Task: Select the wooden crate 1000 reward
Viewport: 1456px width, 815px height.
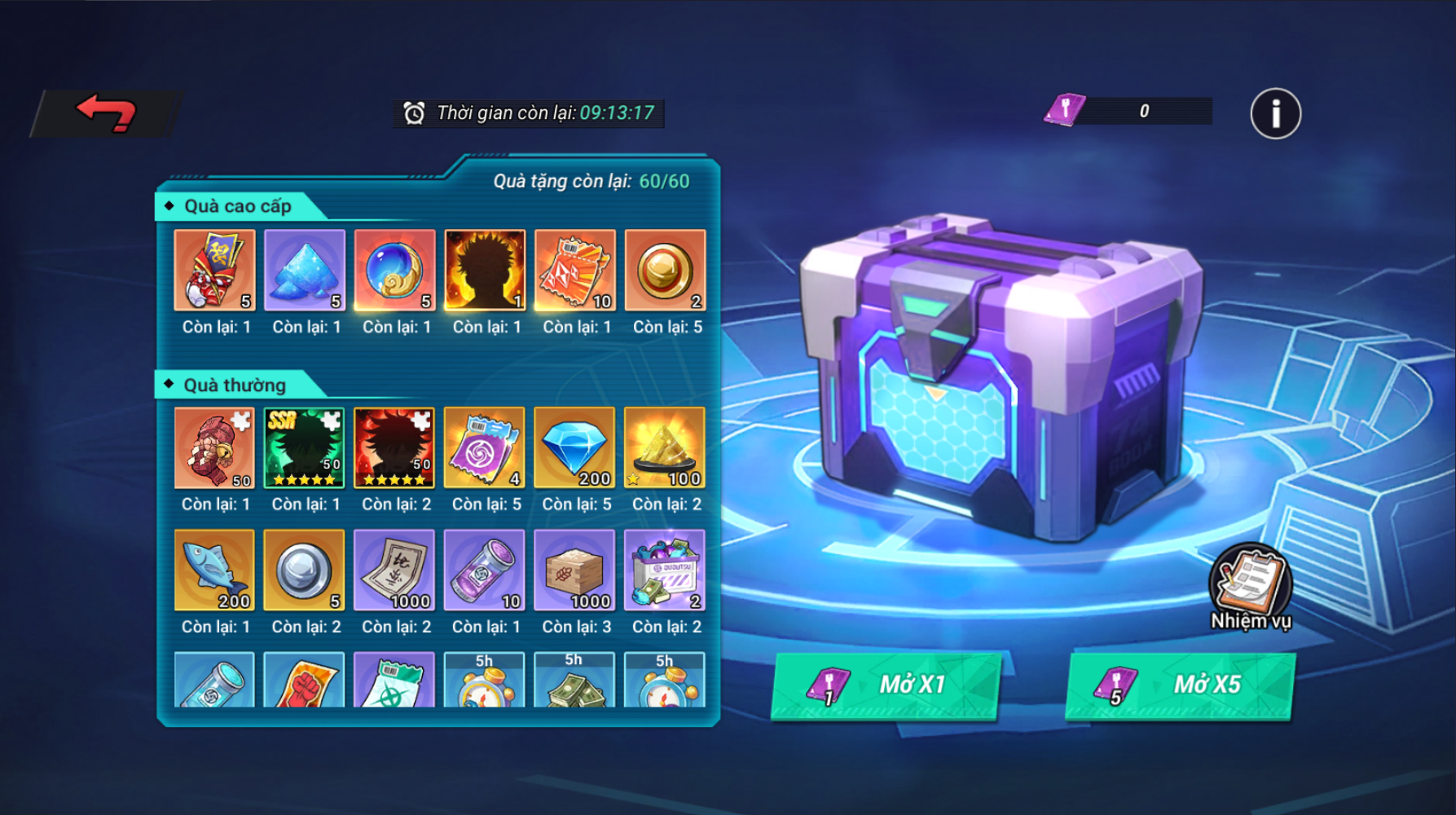Action: tap(574, 570)
